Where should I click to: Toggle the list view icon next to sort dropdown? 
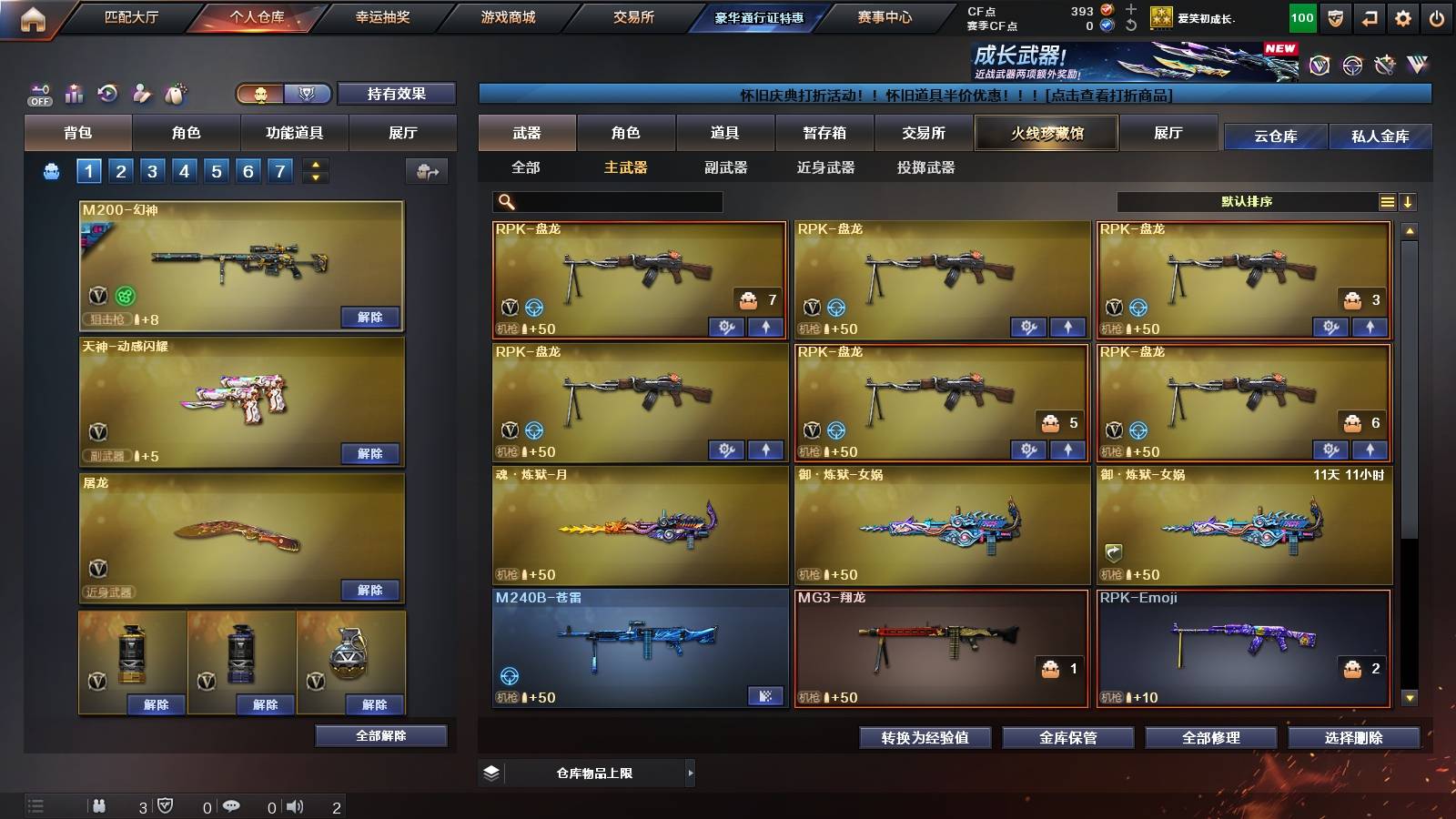pyautogui.click(x=1387, y=202)
